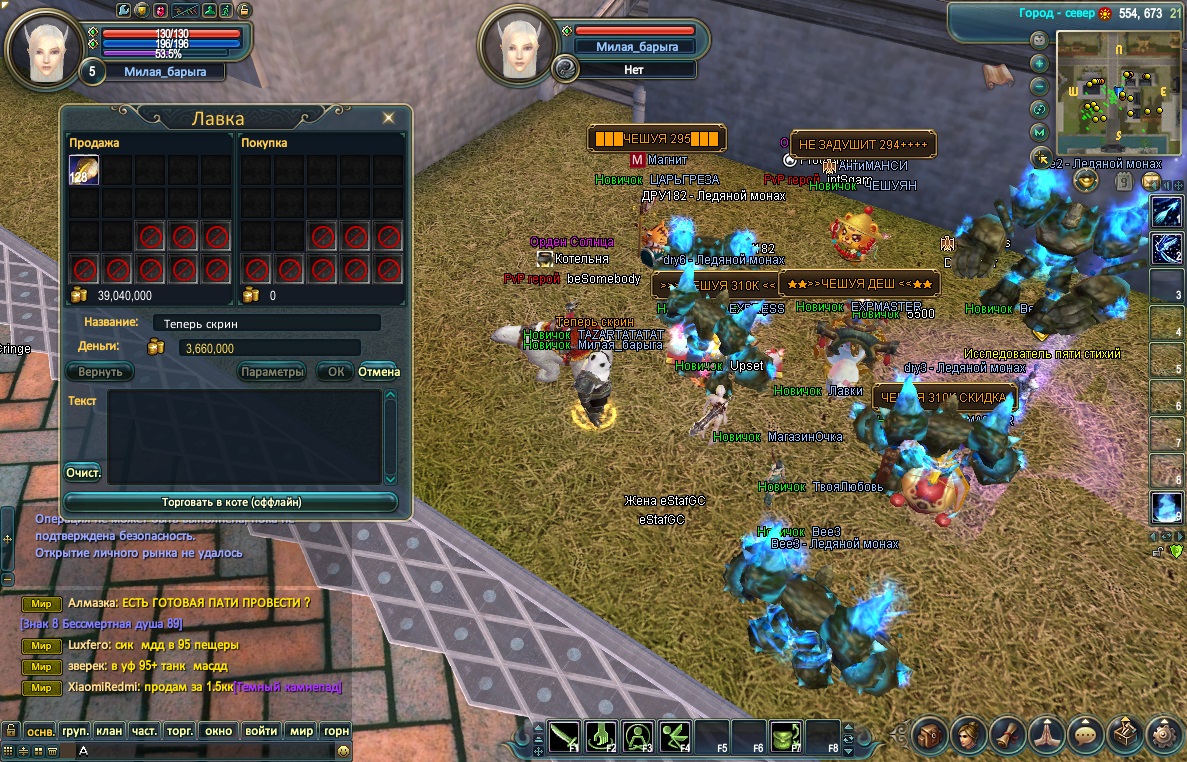Close the Лавка shop window
Viewport: 1187px width, 762px height.
(x=388, y=118)
